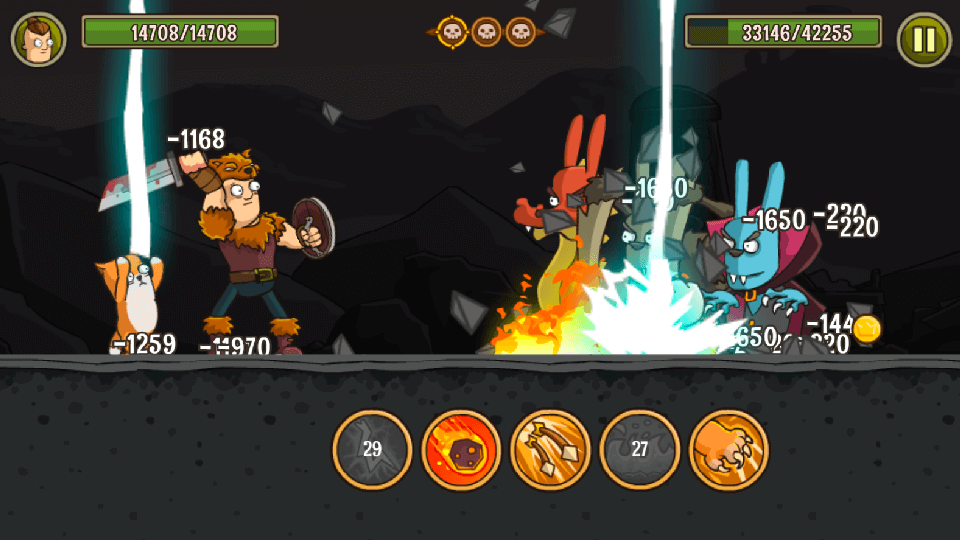Select the lightning ability on cooldown 29
Image resolution: width=960 pixels, height=540 pixels.
tap(372, 450)
